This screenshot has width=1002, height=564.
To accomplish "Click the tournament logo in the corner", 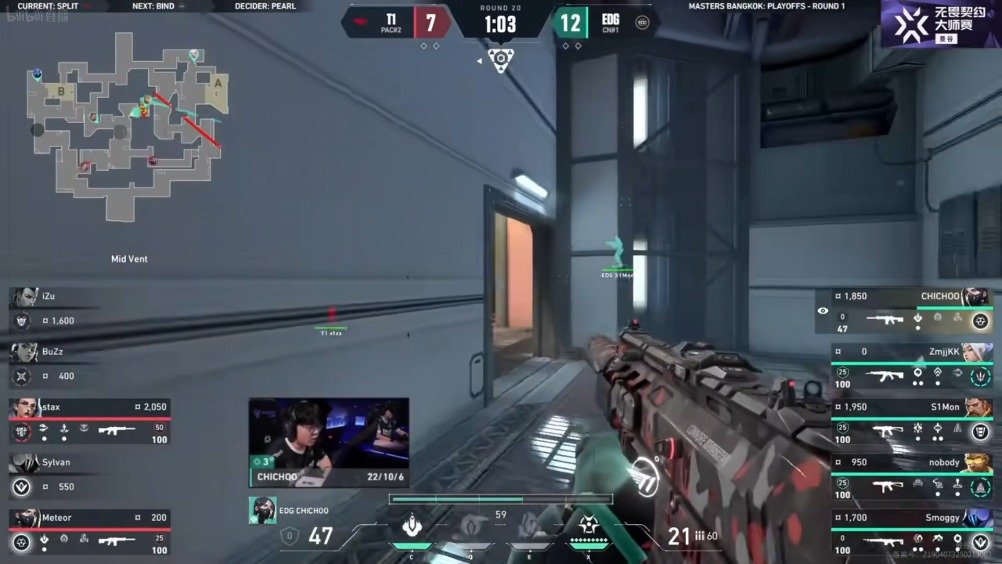I will click(x=940, y=23).
